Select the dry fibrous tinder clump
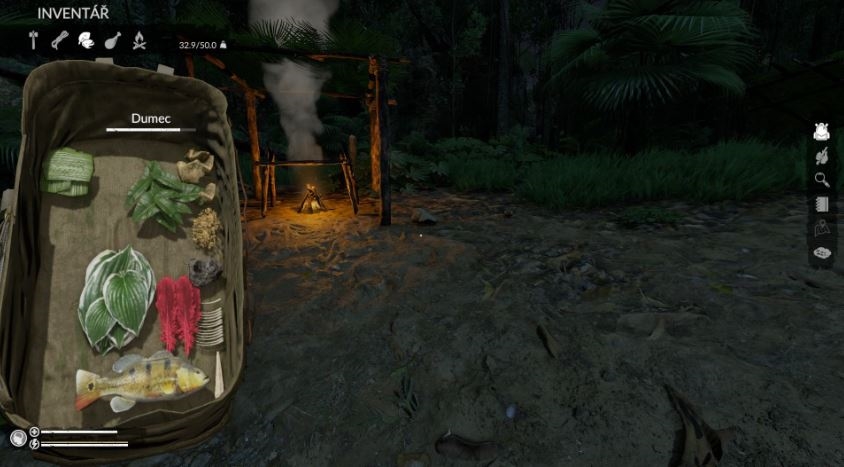 [207, 229]
